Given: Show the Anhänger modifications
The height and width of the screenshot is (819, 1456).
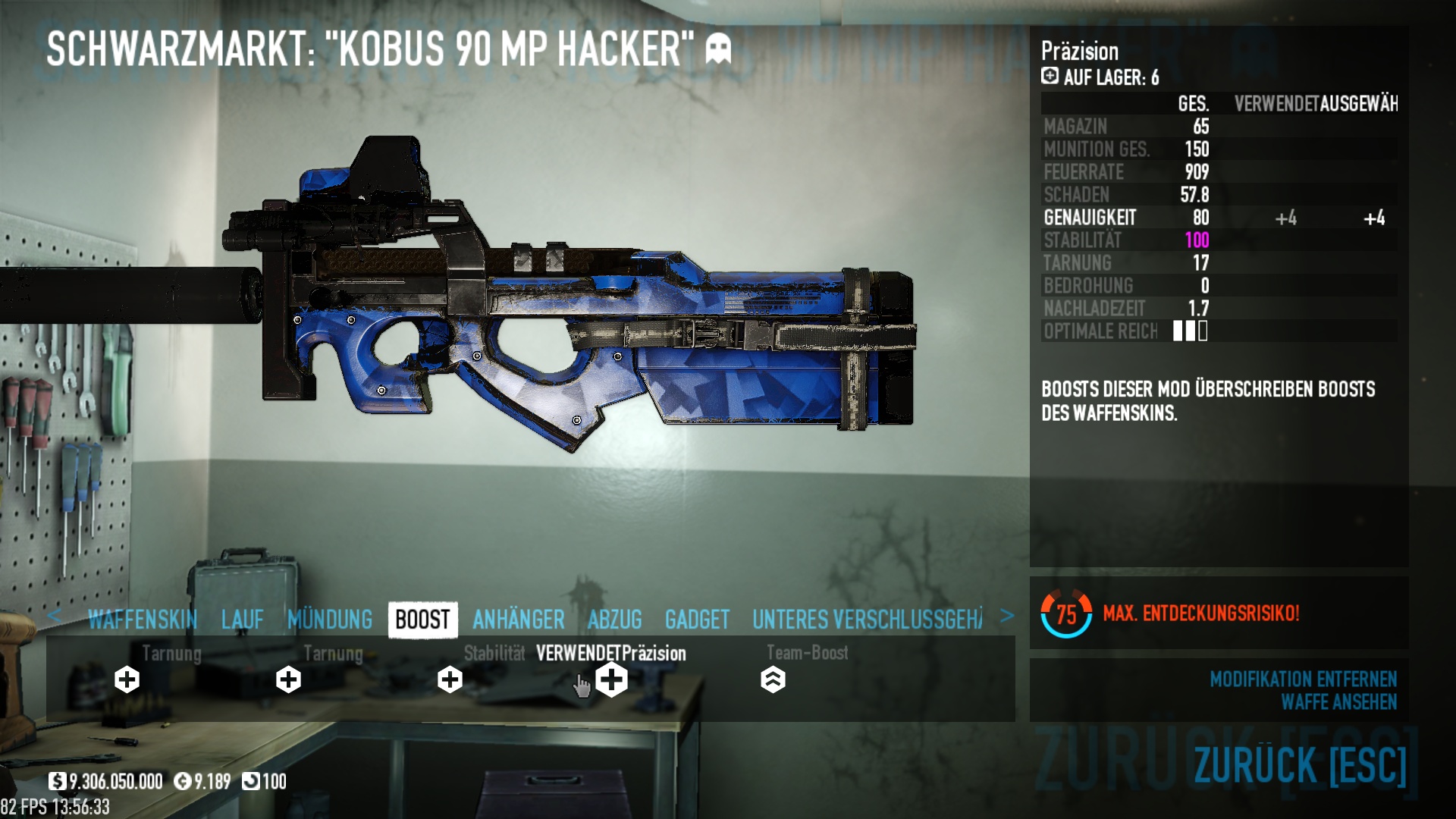Looking at the screenshot, I should click(x=519, y=620).
